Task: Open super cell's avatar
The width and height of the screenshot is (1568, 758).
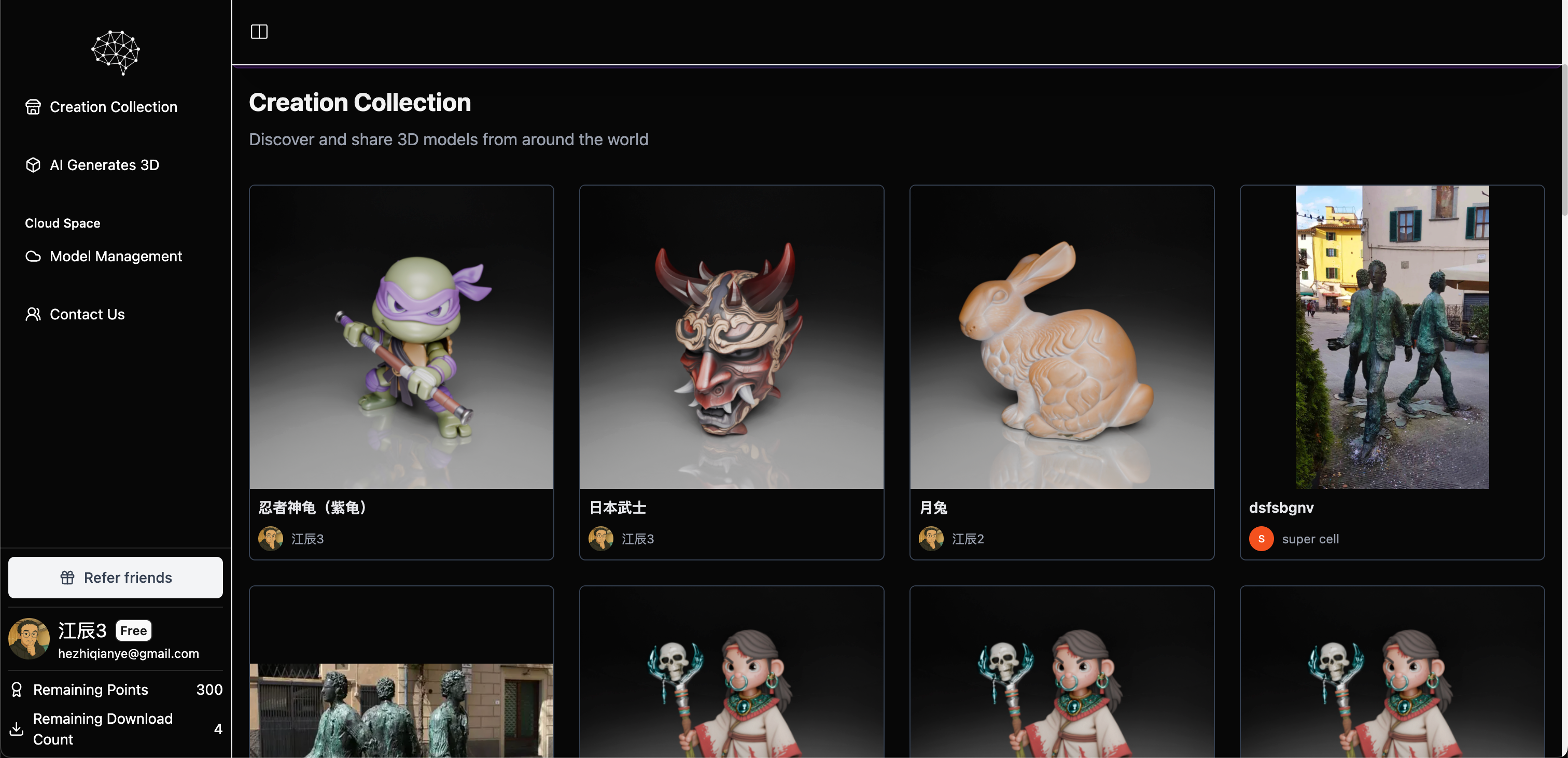Action: click(1261, 539)
